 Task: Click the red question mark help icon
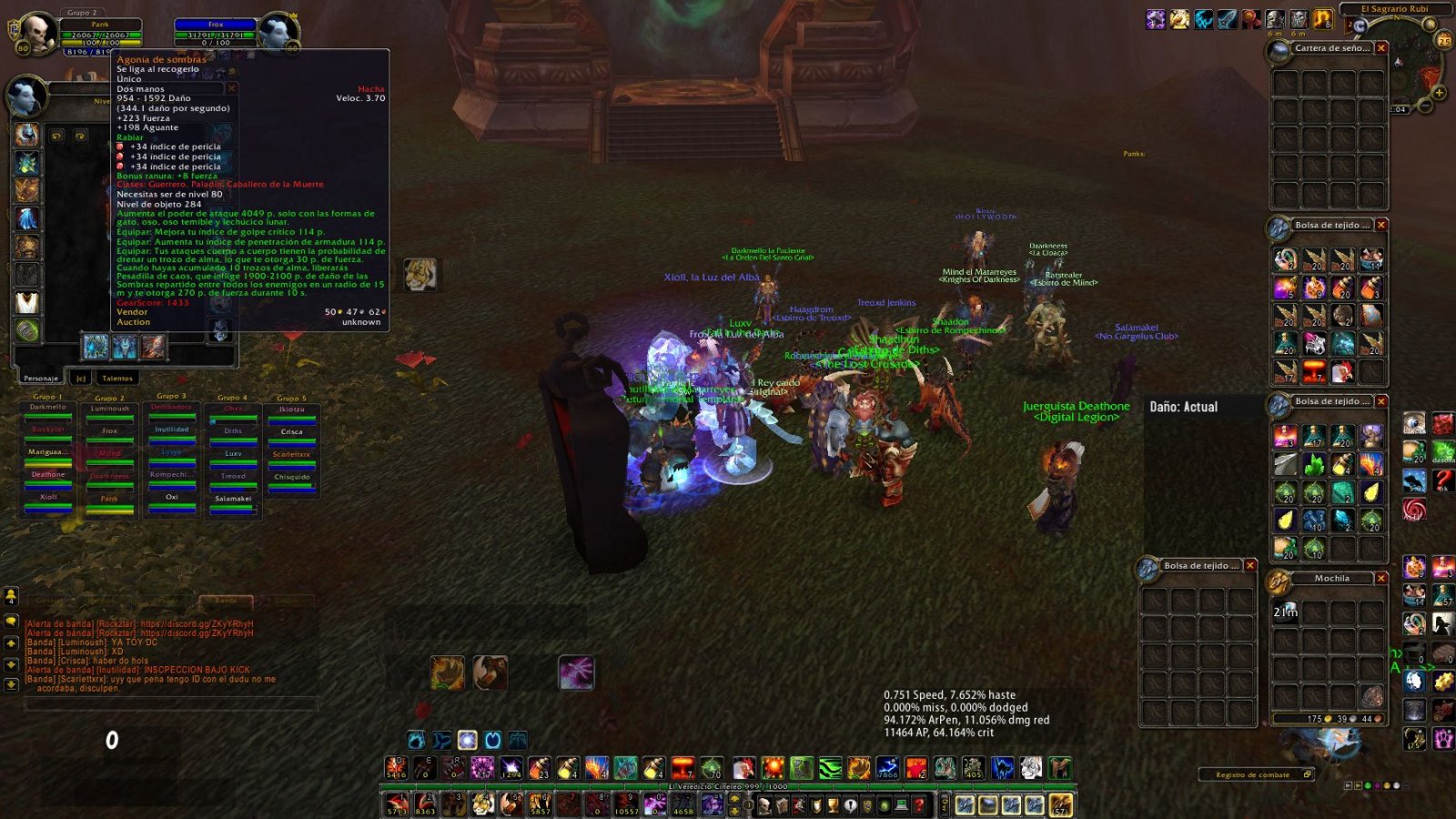tap(918, 804)
